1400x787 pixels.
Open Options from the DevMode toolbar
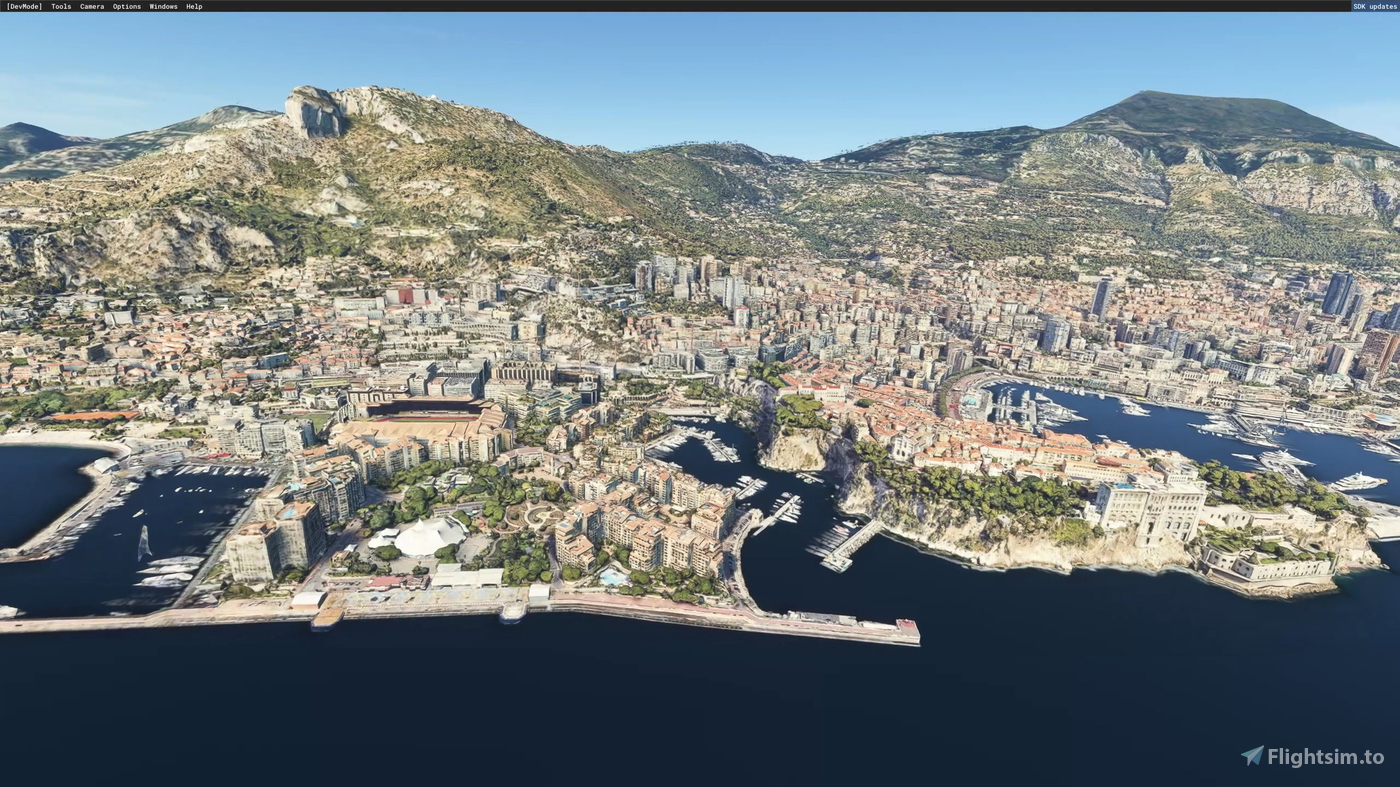[x=125, y=6]
